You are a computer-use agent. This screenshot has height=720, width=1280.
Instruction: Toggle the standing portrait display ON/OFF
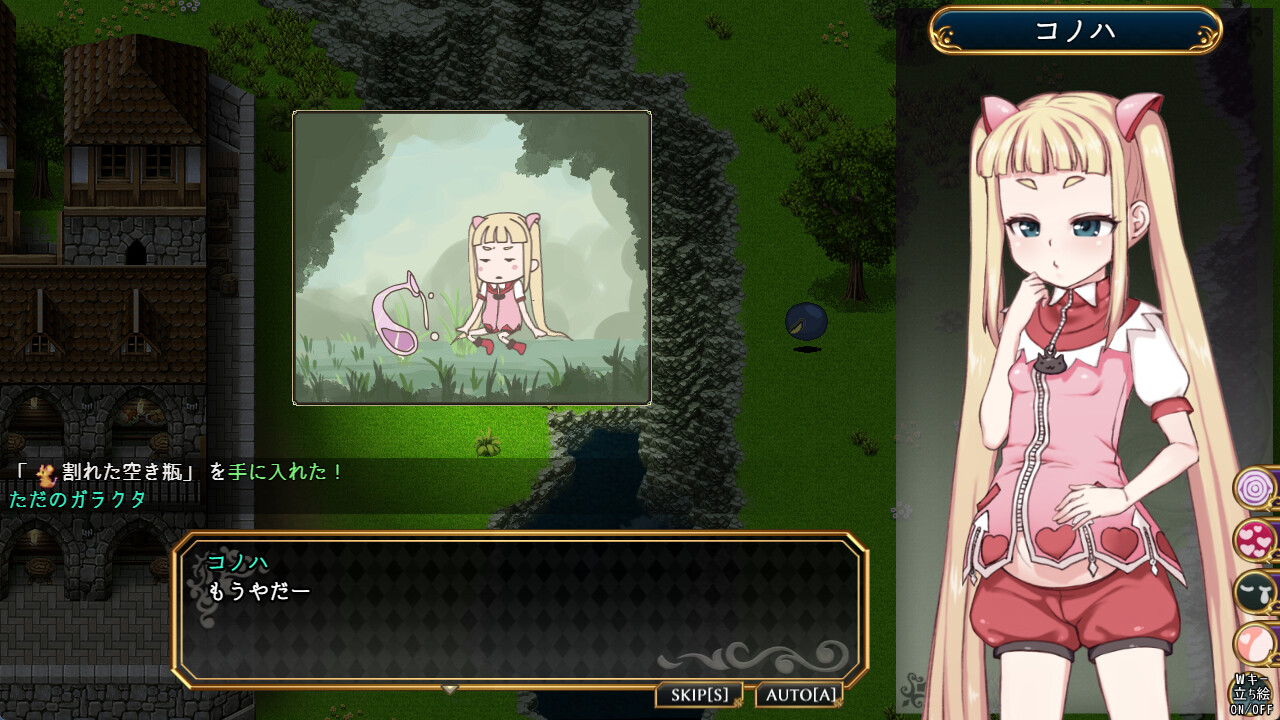point(1251,692)
